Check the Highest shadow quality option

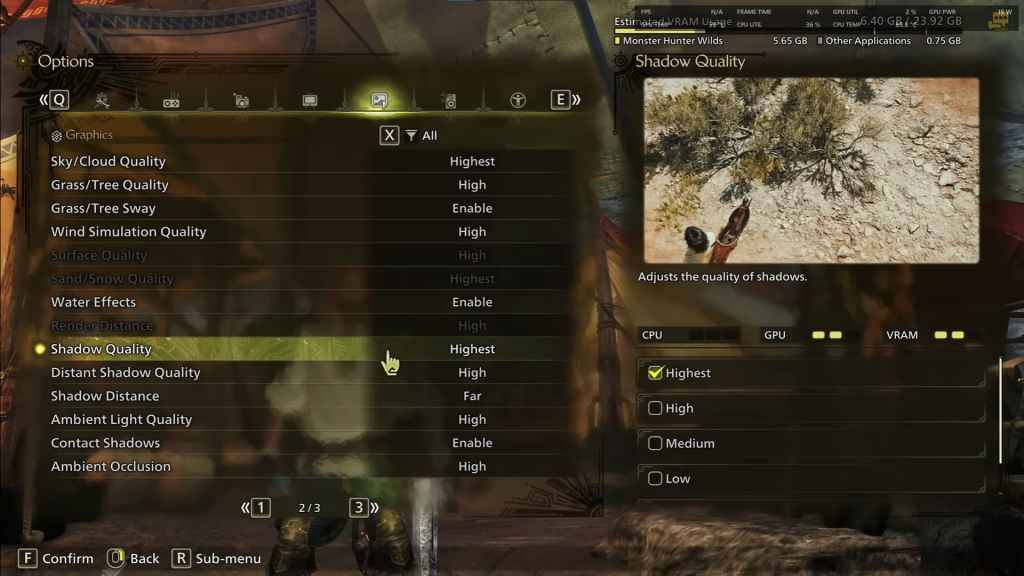(x=656, y=373)
